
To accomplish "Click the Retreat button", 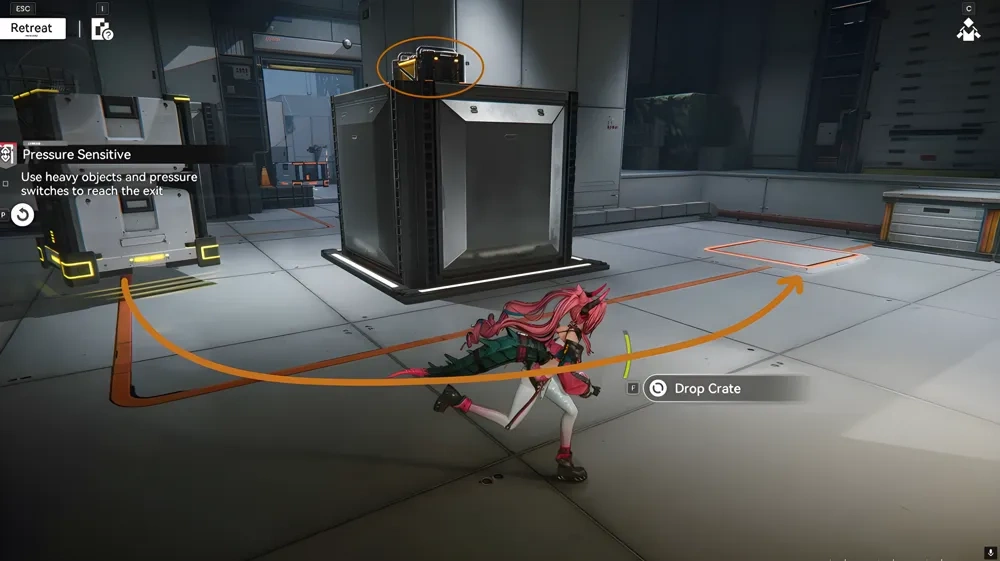I will tap(32, 28).
